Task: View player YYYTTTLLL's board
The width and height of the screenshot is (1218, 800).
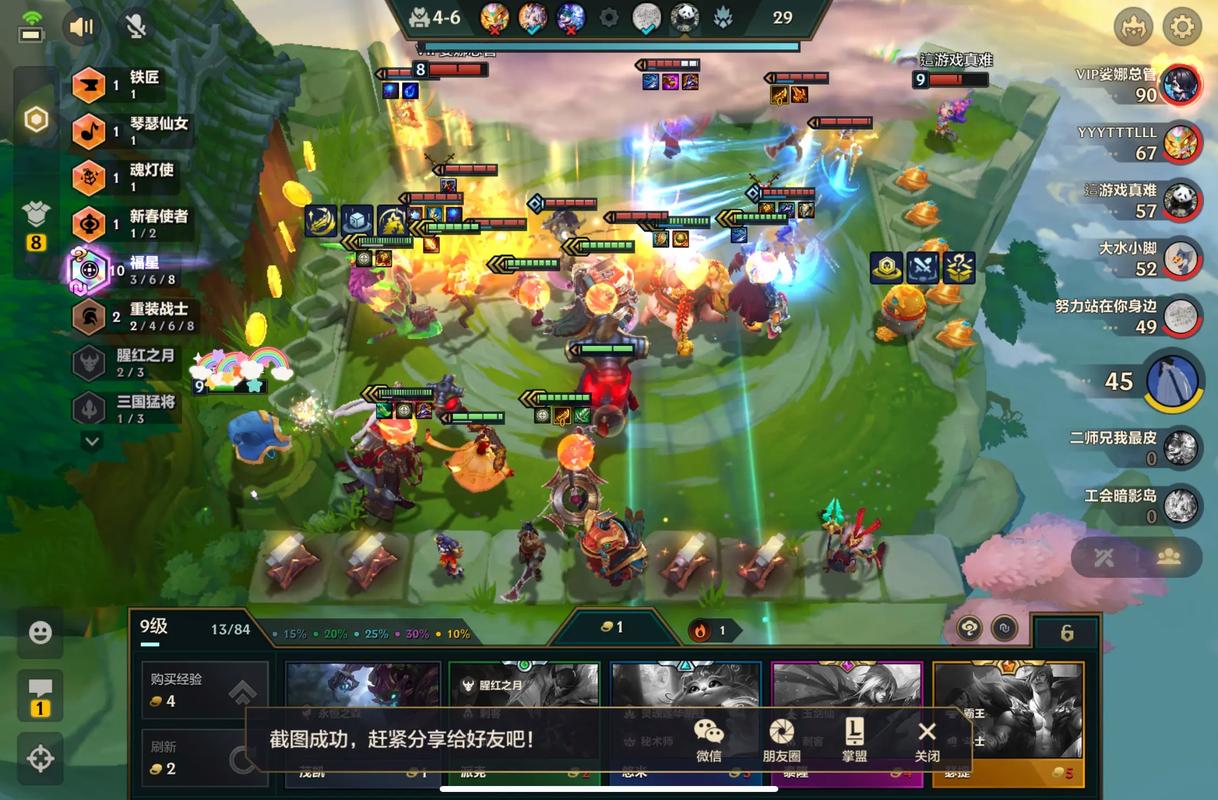Action: [x=1181, y=142]
